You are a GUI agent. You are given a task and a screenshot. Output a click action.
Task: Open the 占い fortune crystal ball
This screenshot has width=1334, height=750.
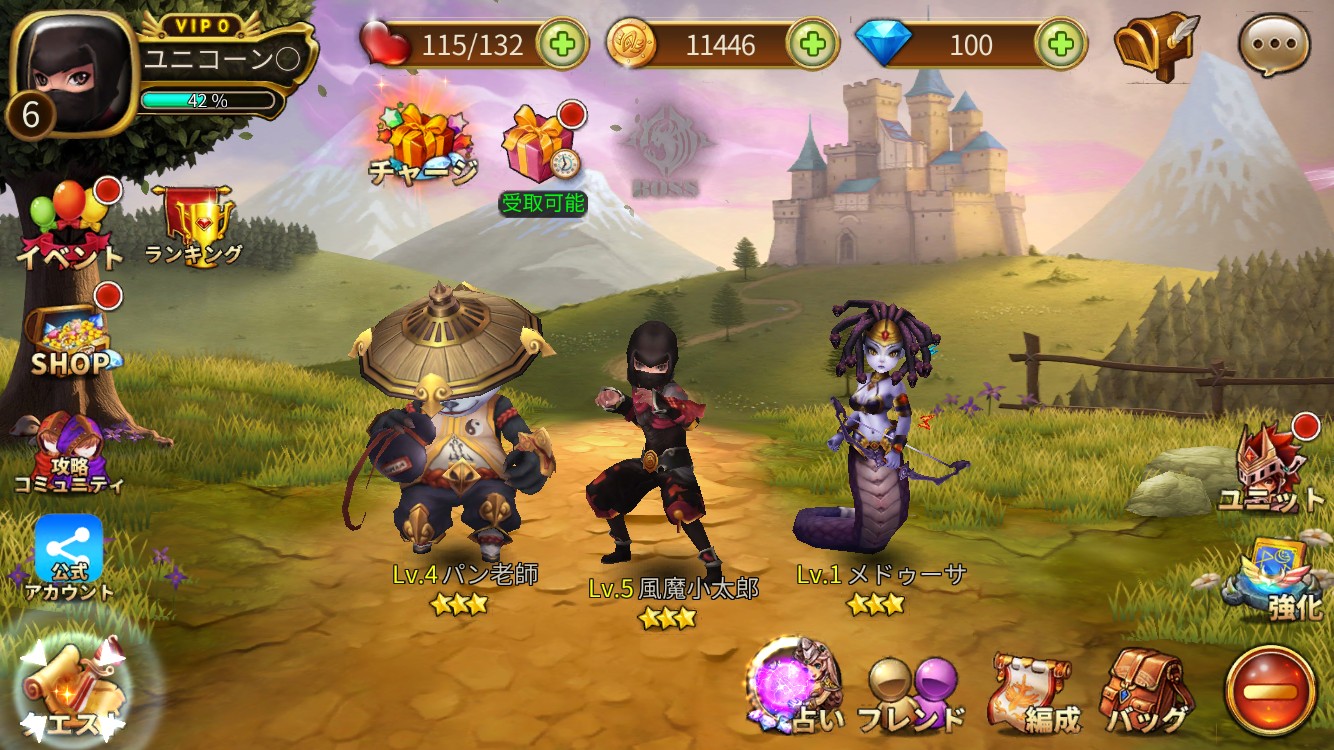pos(795,688)
